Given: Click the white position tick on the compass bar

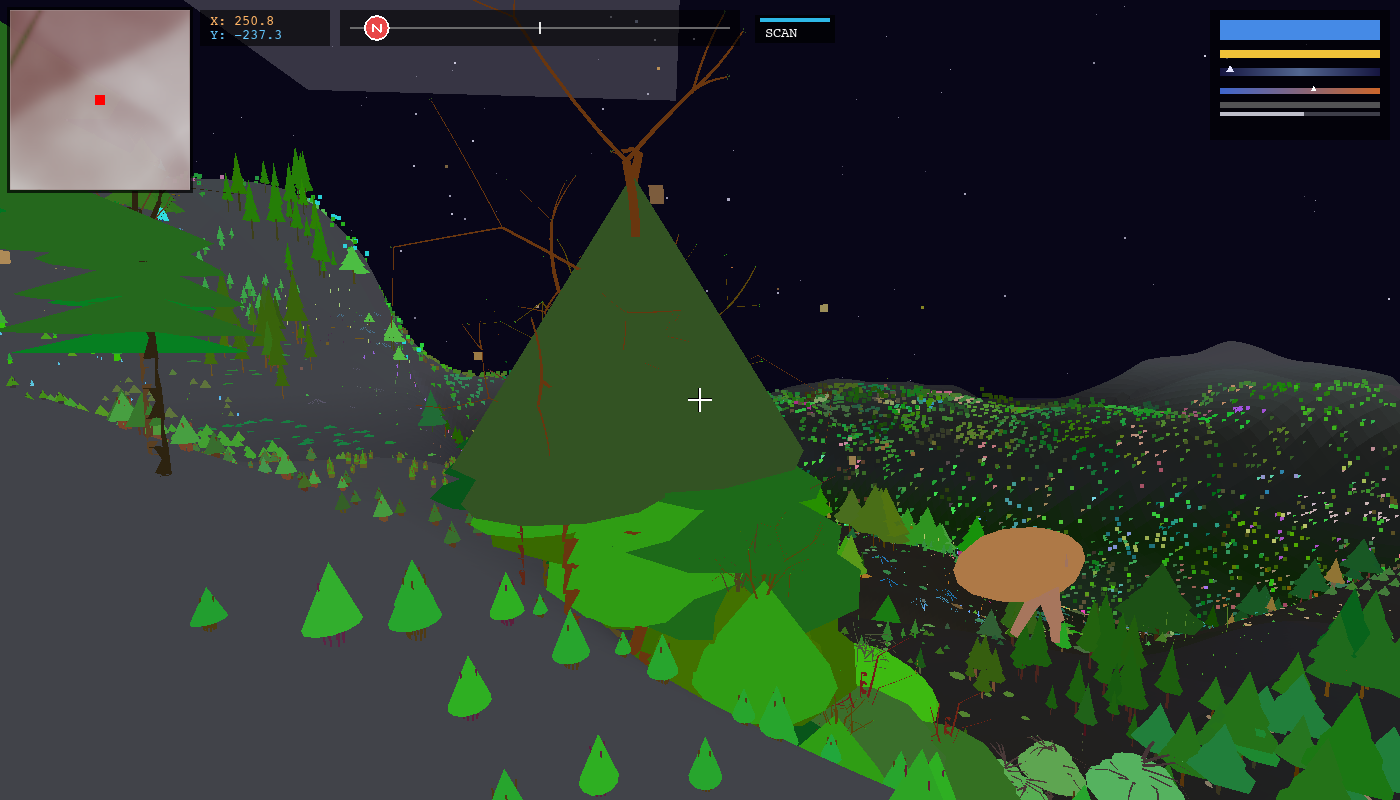Looking at the screenshot, I should click(x=540, y=28).
